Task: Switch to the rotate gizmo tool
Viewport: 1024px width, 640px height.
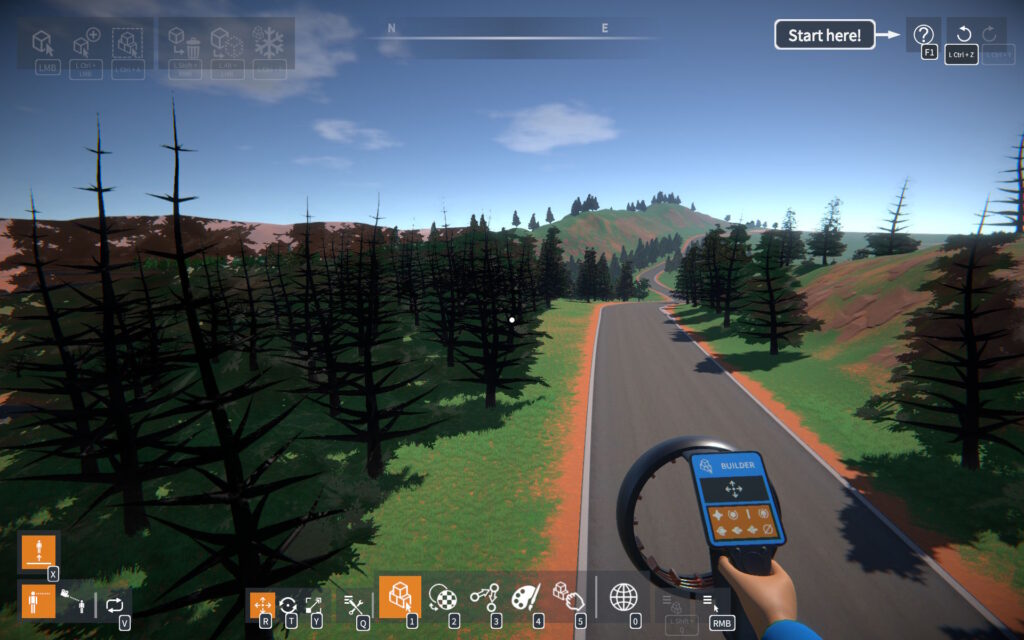Action: point(288,604)
